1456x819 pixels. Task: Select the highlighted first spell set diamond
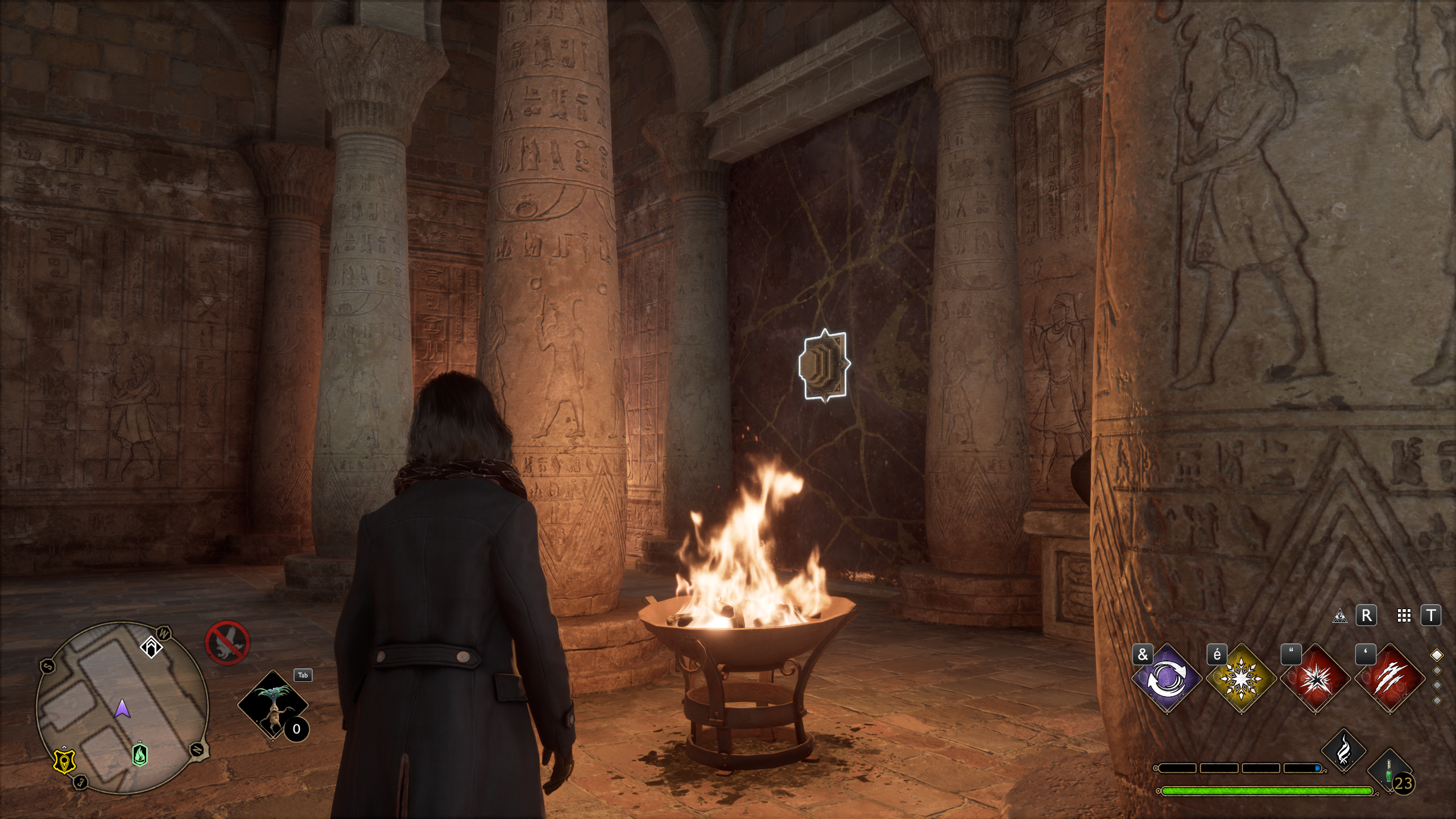pos(1437,656)
